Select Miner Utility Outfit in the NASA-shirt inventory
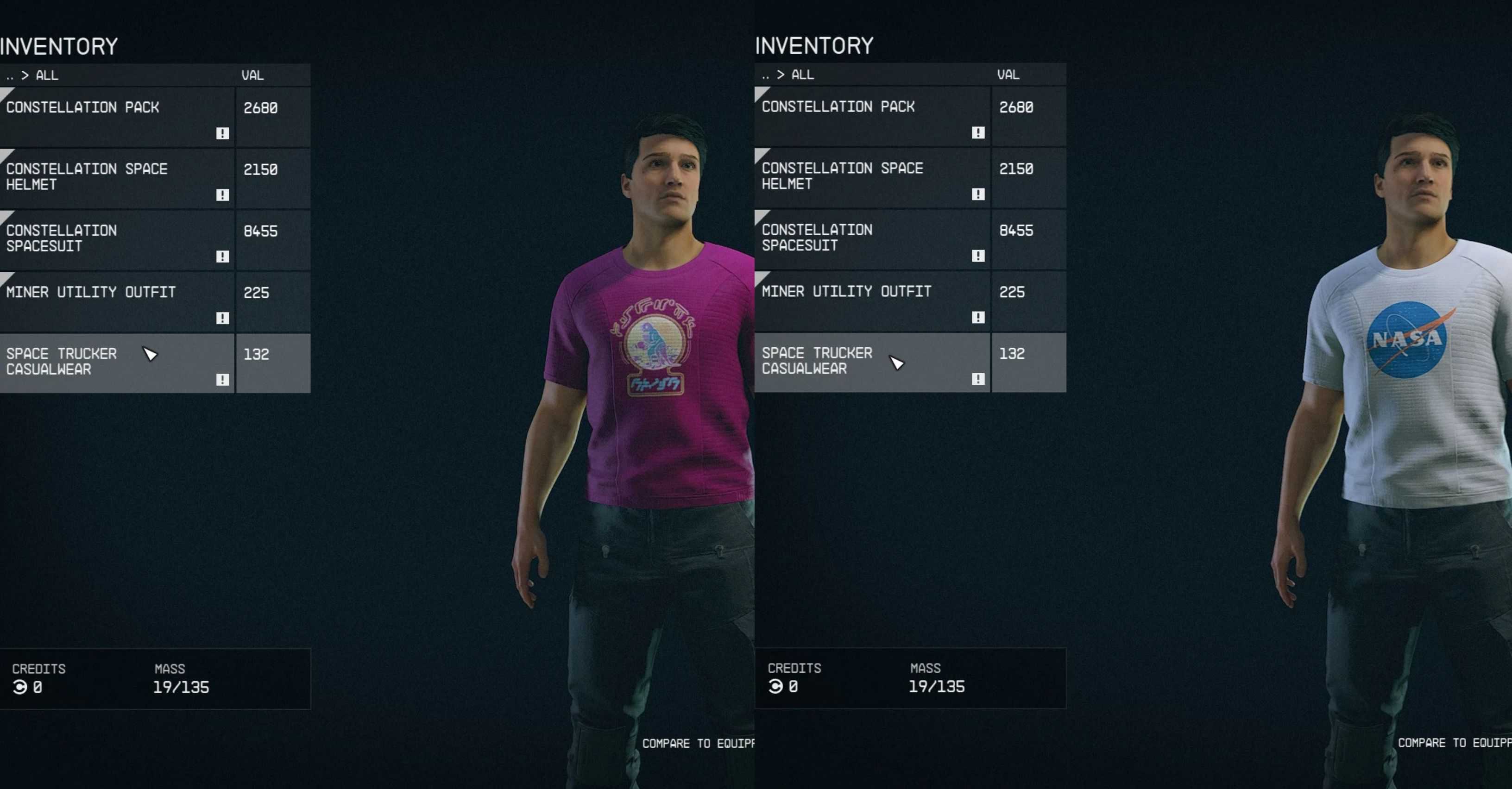The width and height of the screenshot is (1512, 789). 873,301
